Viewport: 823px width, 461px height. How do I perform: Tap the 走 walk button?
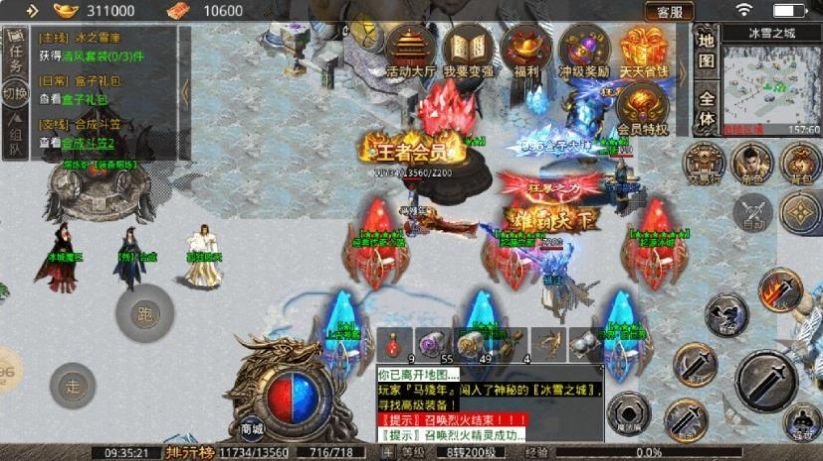[x=72, y=385]
